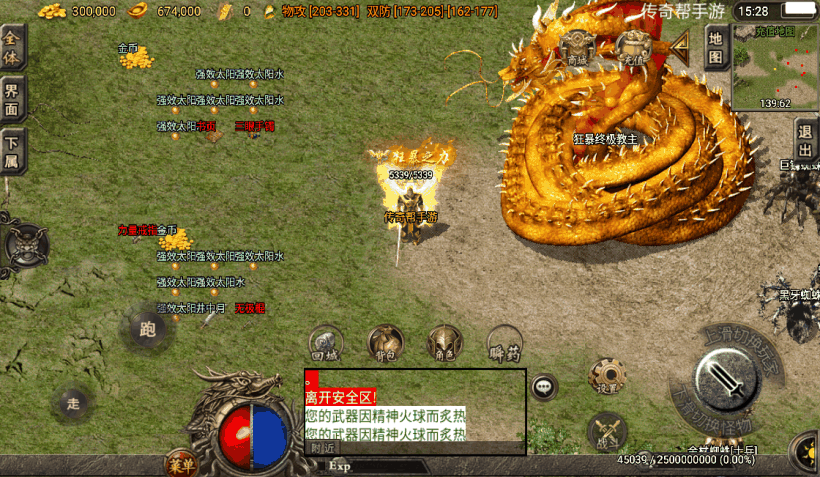This screenshot has width=820, height=477.
Task: Collapse the top icons with the arrow
Action: pyautogui.click(x=682, y=46)
